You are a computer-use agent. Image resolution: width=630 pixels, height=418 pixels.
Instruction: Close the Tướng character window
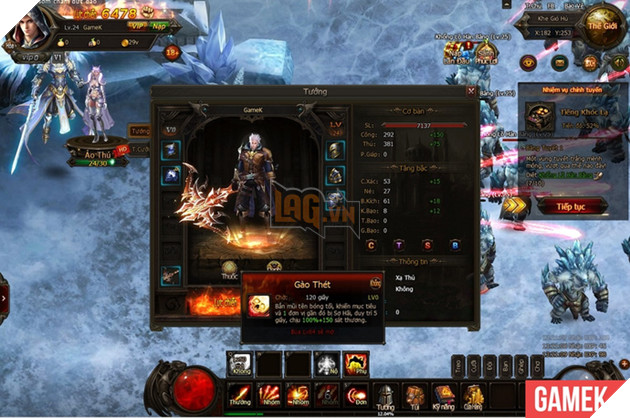click(x=471, y=92)
